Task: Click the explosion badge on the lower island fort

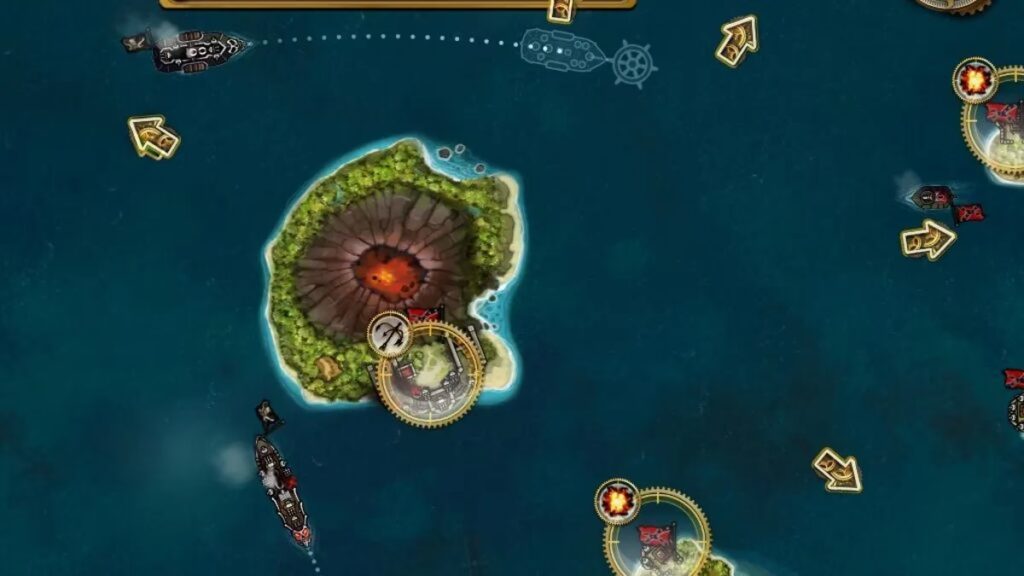Action: pos(618,501)
